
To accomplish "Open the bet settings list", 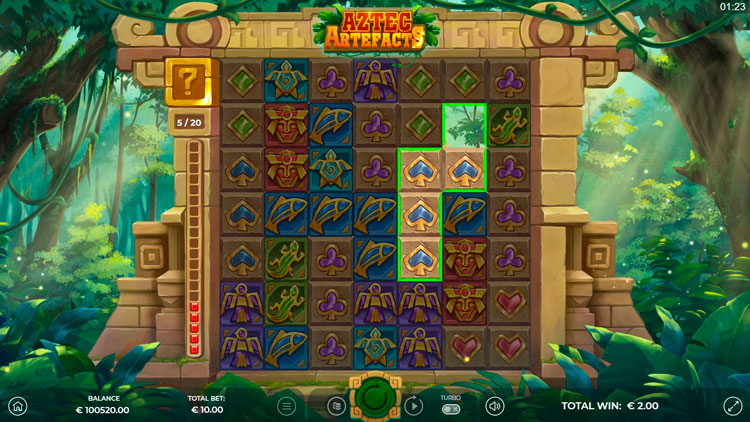I will 337,406.
